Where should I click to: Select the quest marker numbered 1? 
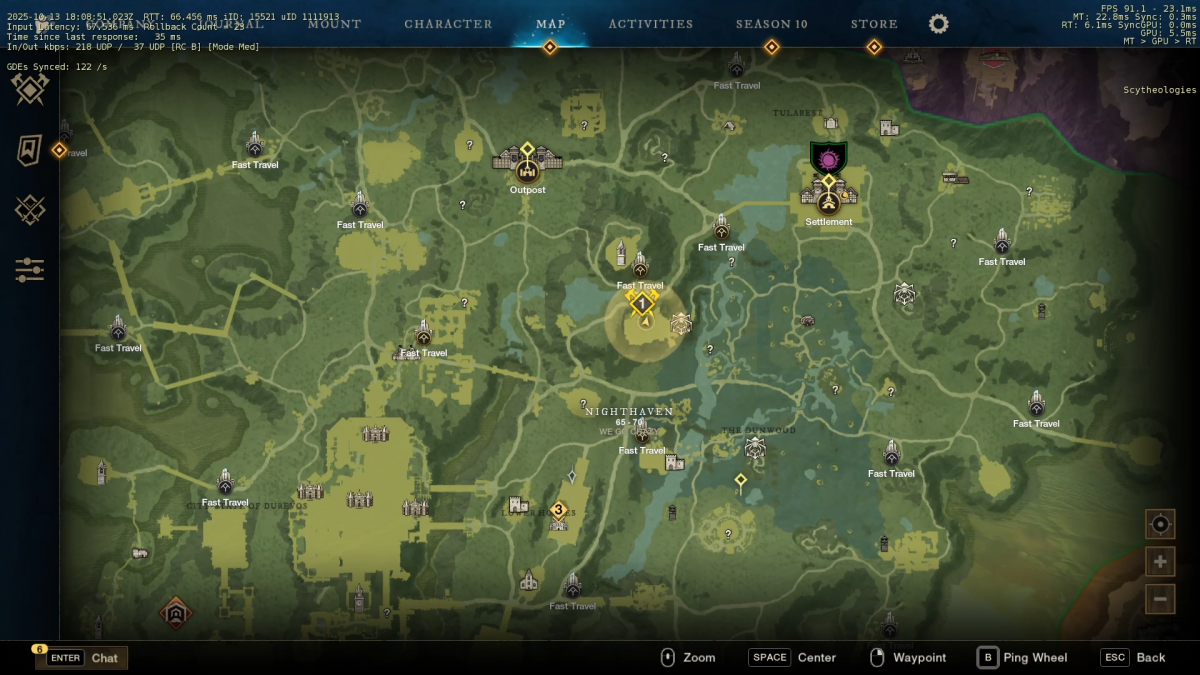point(641,302)
